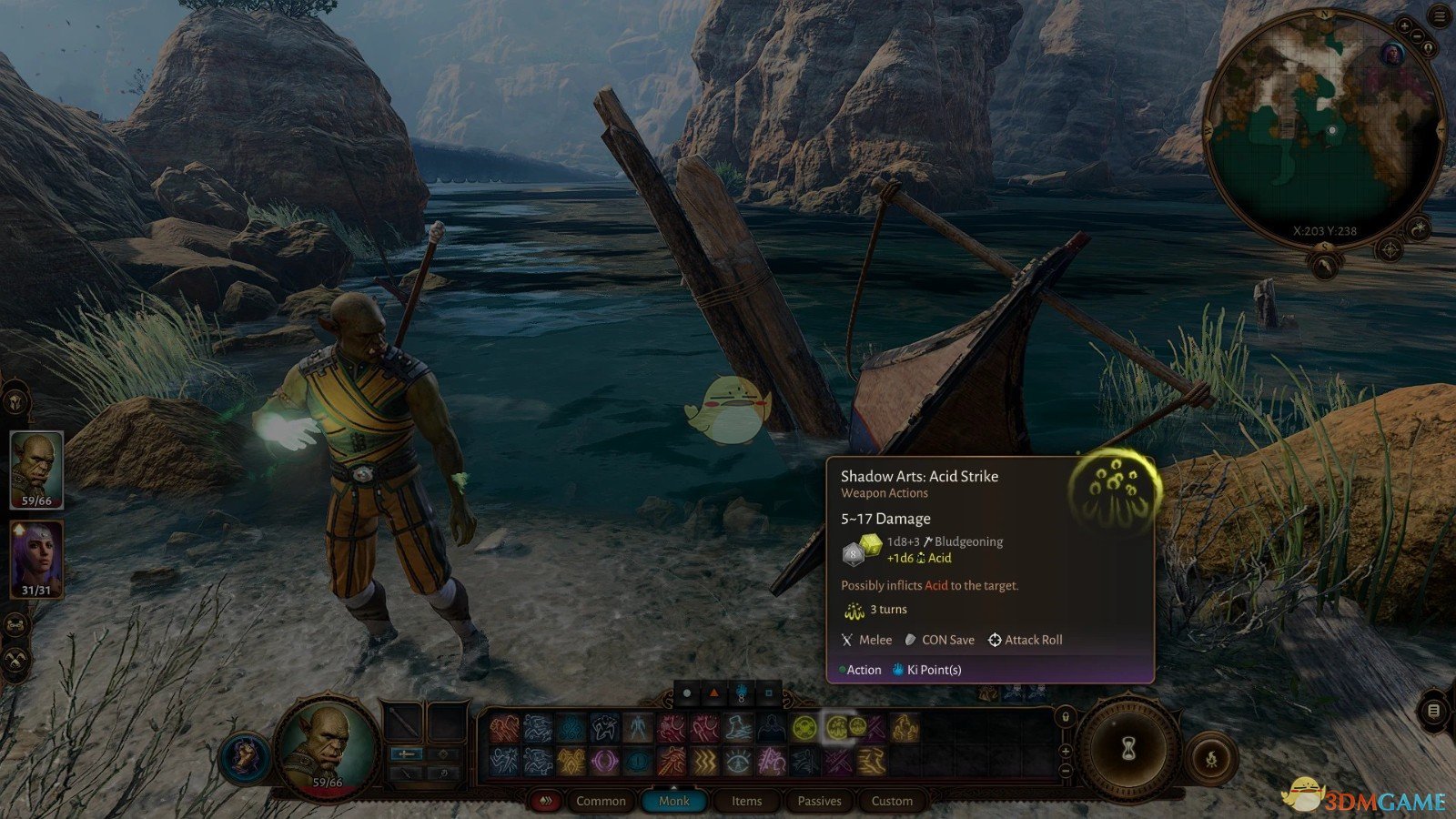Toggle the hotbar lock icon

(1066, 717)
